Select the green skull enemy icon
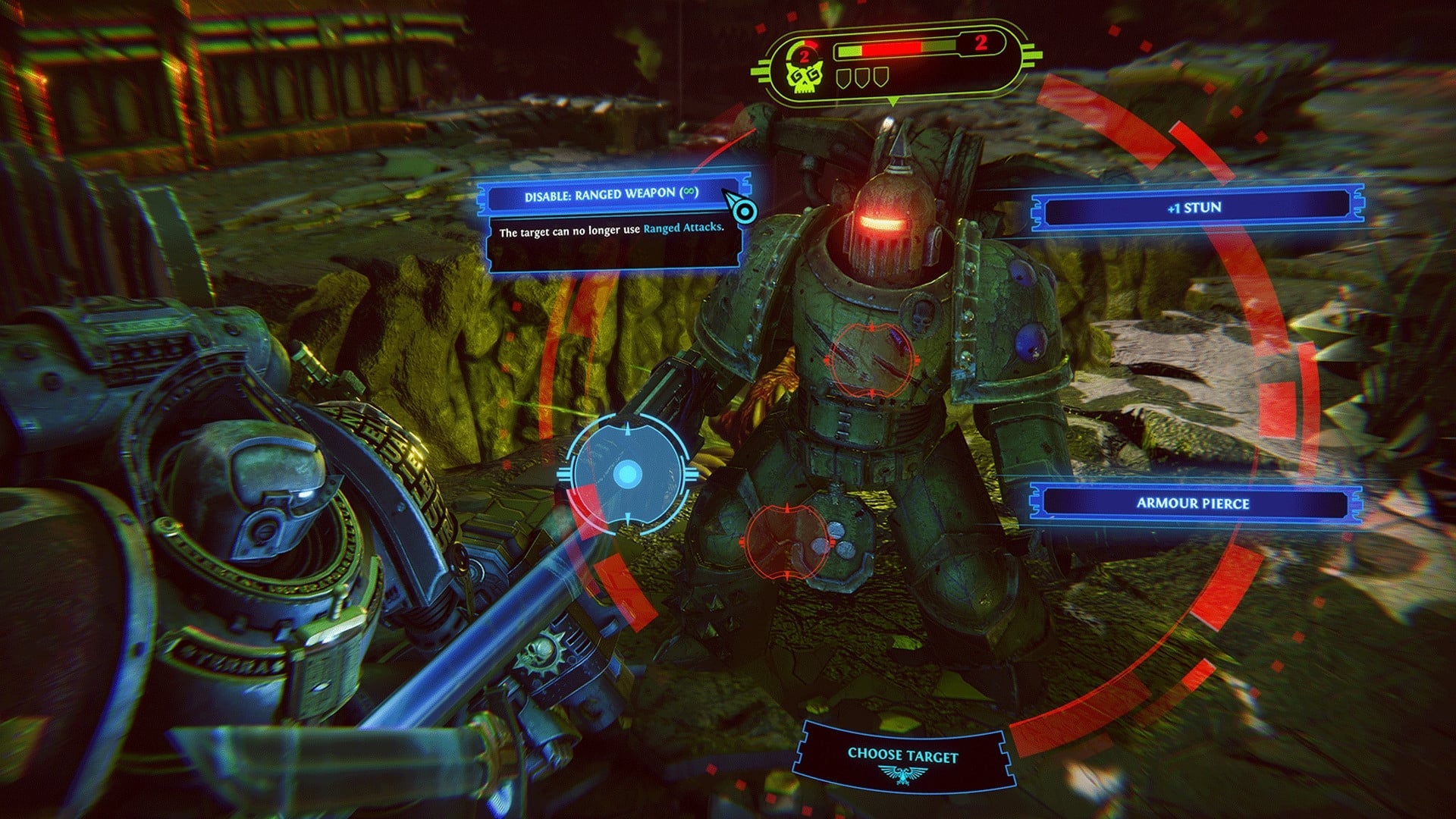 [803, 77]
